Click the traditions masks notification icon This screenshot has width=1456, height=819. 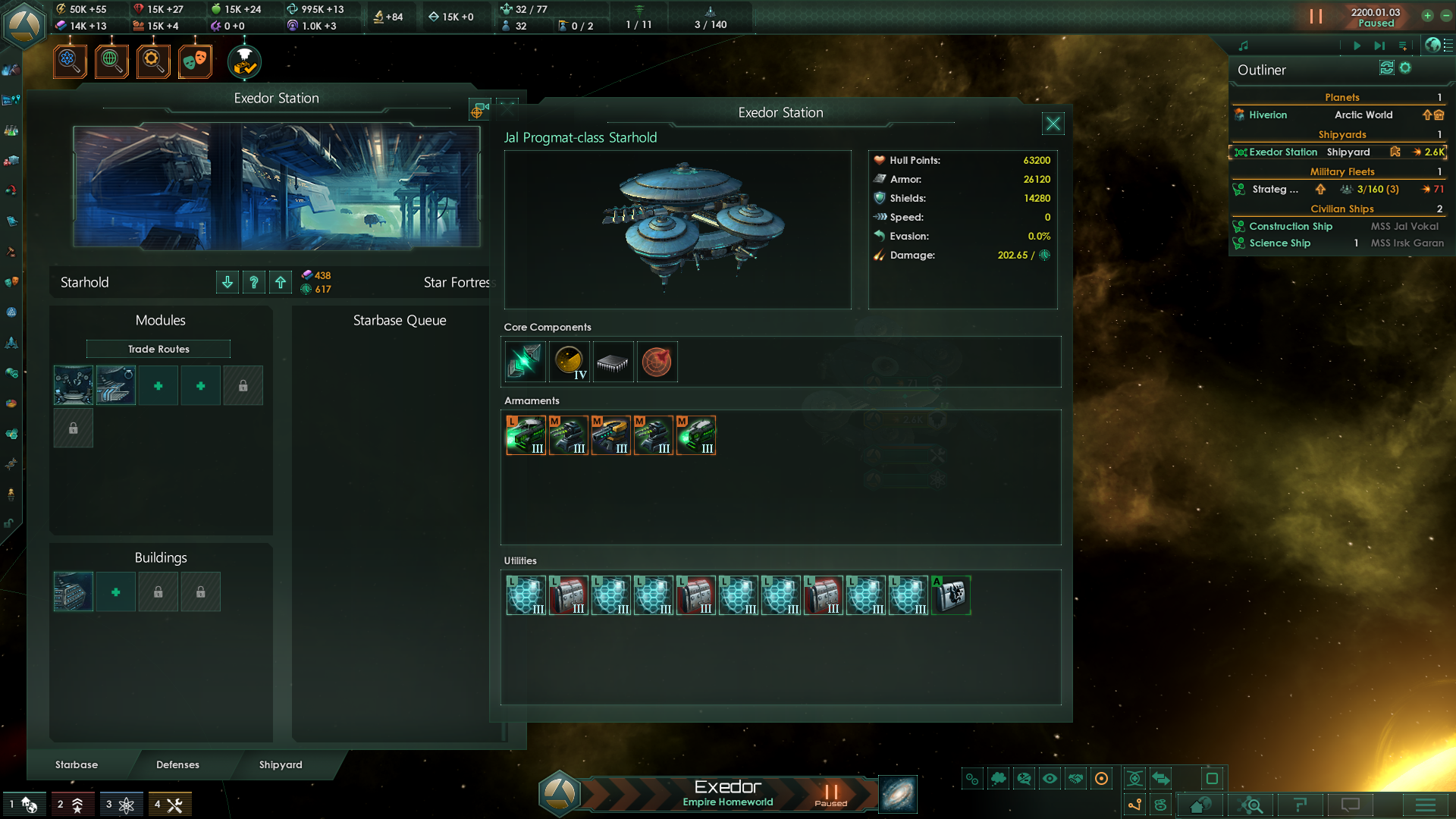(x=195, y=61)
